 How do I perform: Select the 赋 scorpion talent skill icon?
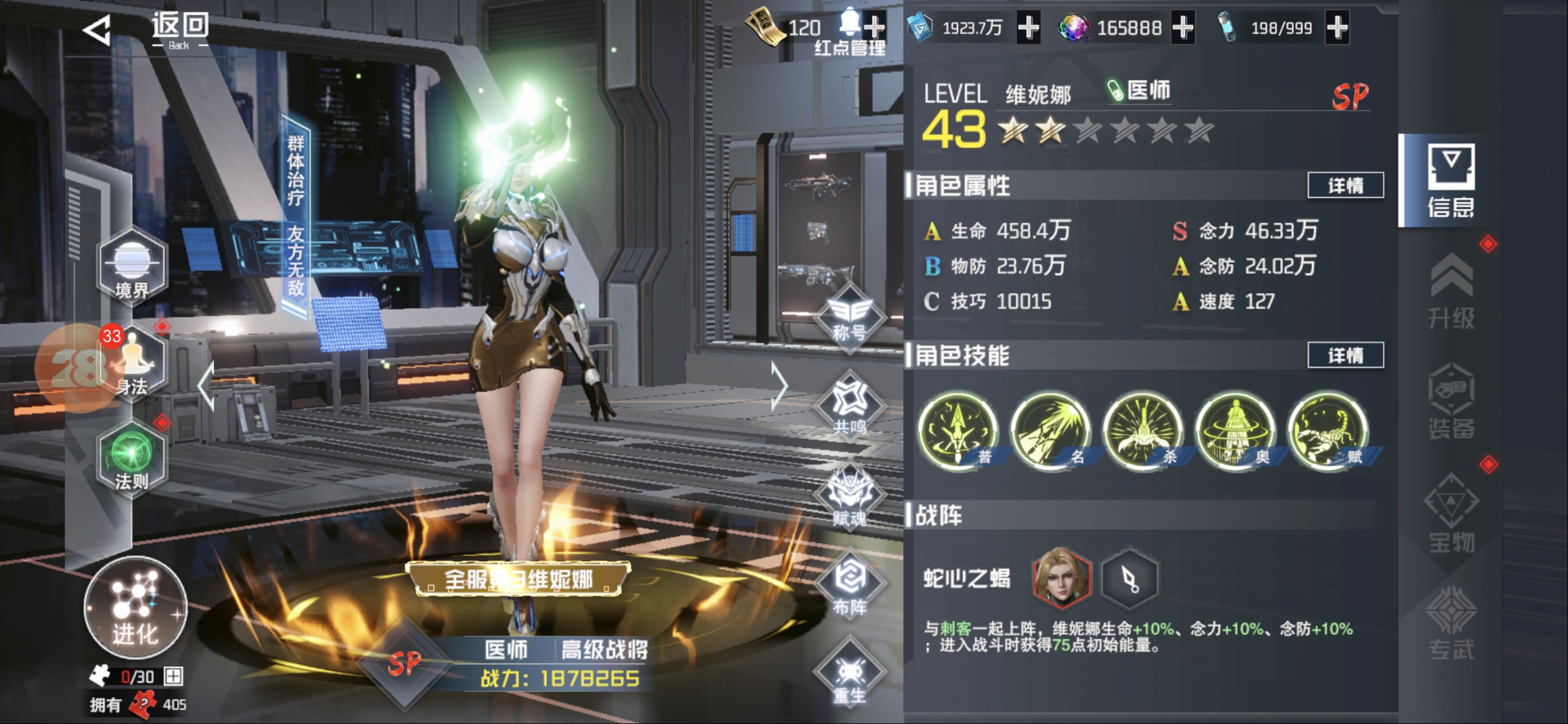point(1328,431)
